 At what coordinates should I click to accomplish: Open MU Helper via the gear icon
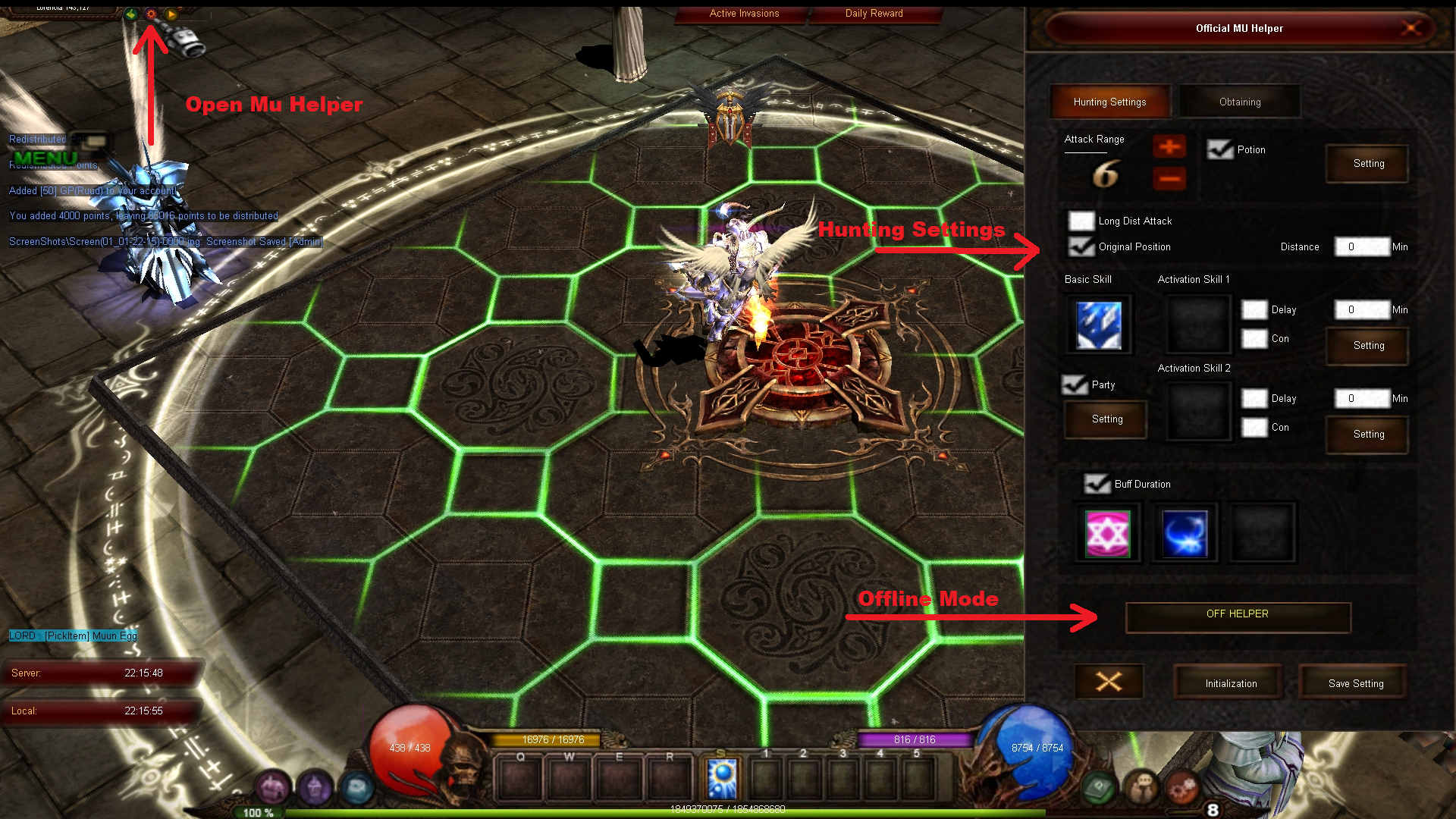coord(150,14)
